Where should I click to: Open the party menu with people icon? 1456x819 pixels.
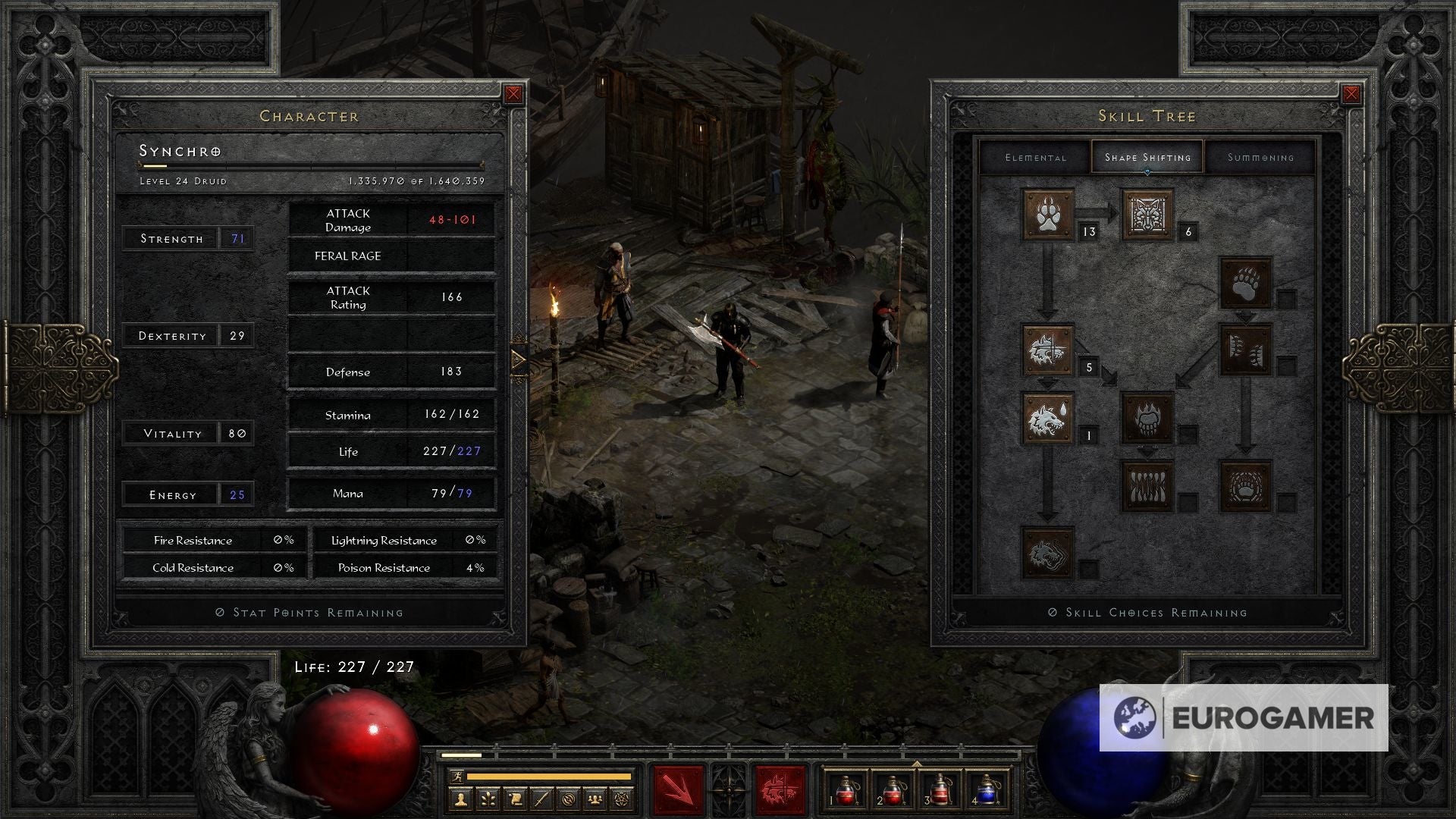point(596,799)
